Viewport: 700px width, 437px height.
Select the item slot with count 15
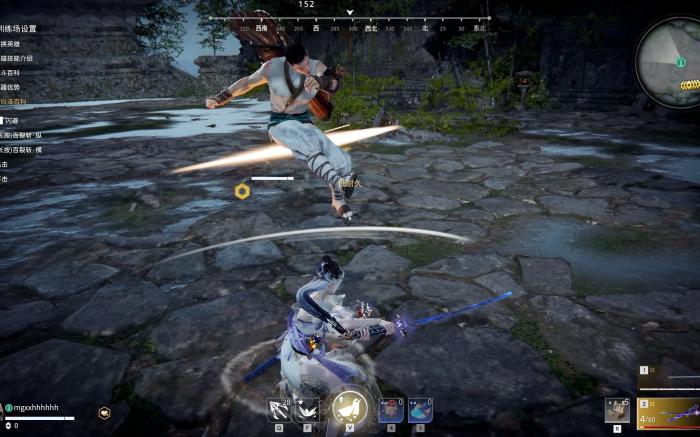click(x=617, y=409)
